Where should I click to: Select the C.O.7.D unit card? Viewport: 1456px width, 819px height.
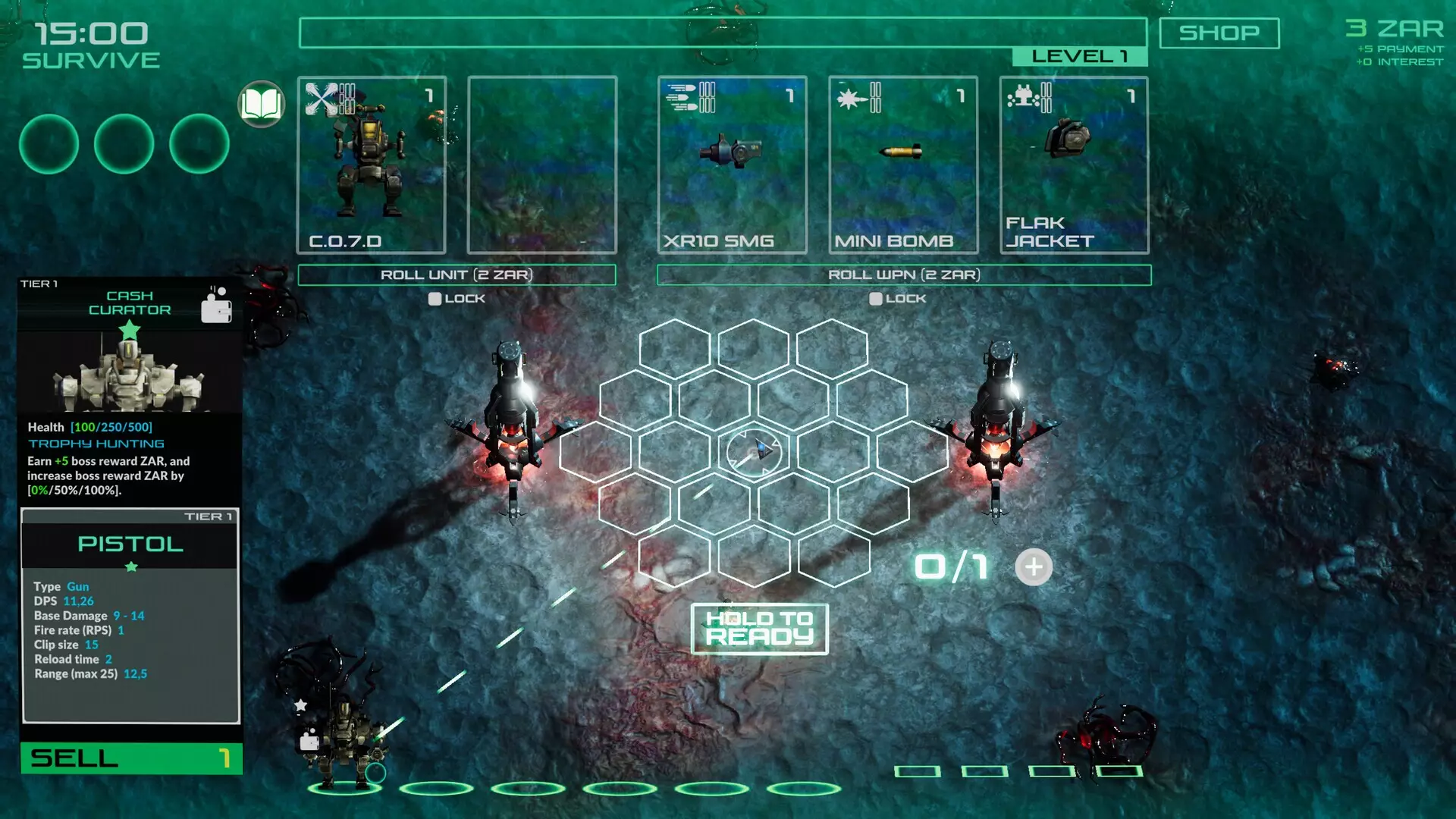tap(372, 163)
